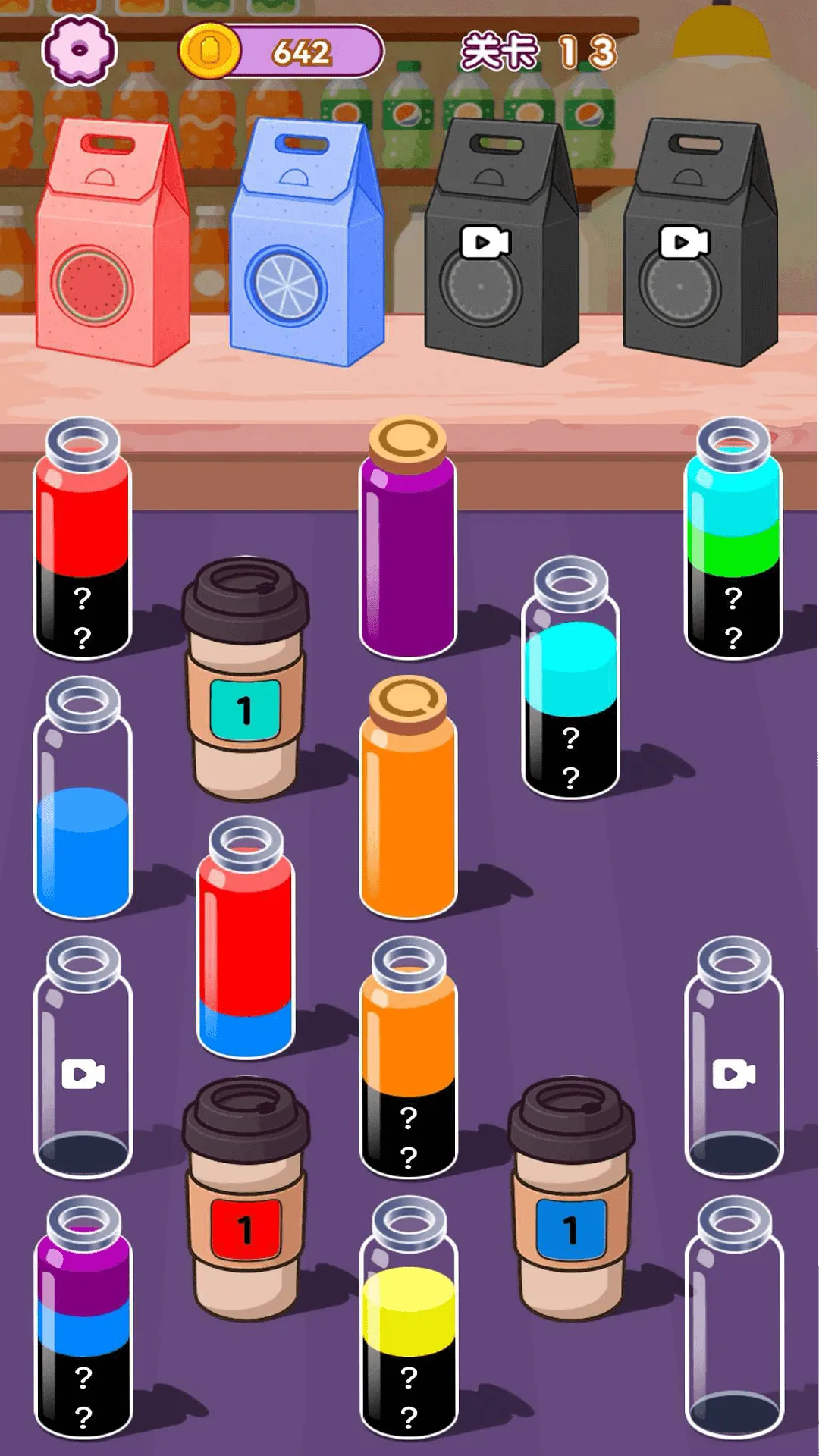Open the settings gear menu
Image resolution: width=819 pixels, height=1456 pixels.
[x=80, y=51]
